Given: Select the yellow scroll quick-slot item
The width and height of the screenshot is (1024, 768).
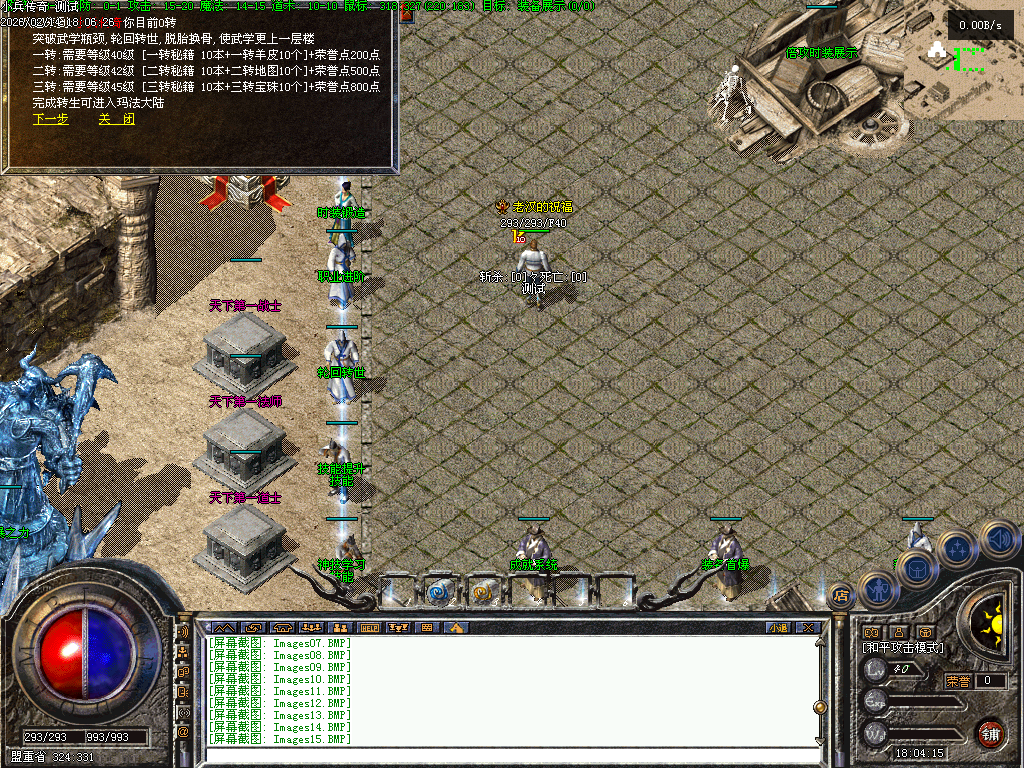Looking at the screenshot, I should (x=482, y=592).
